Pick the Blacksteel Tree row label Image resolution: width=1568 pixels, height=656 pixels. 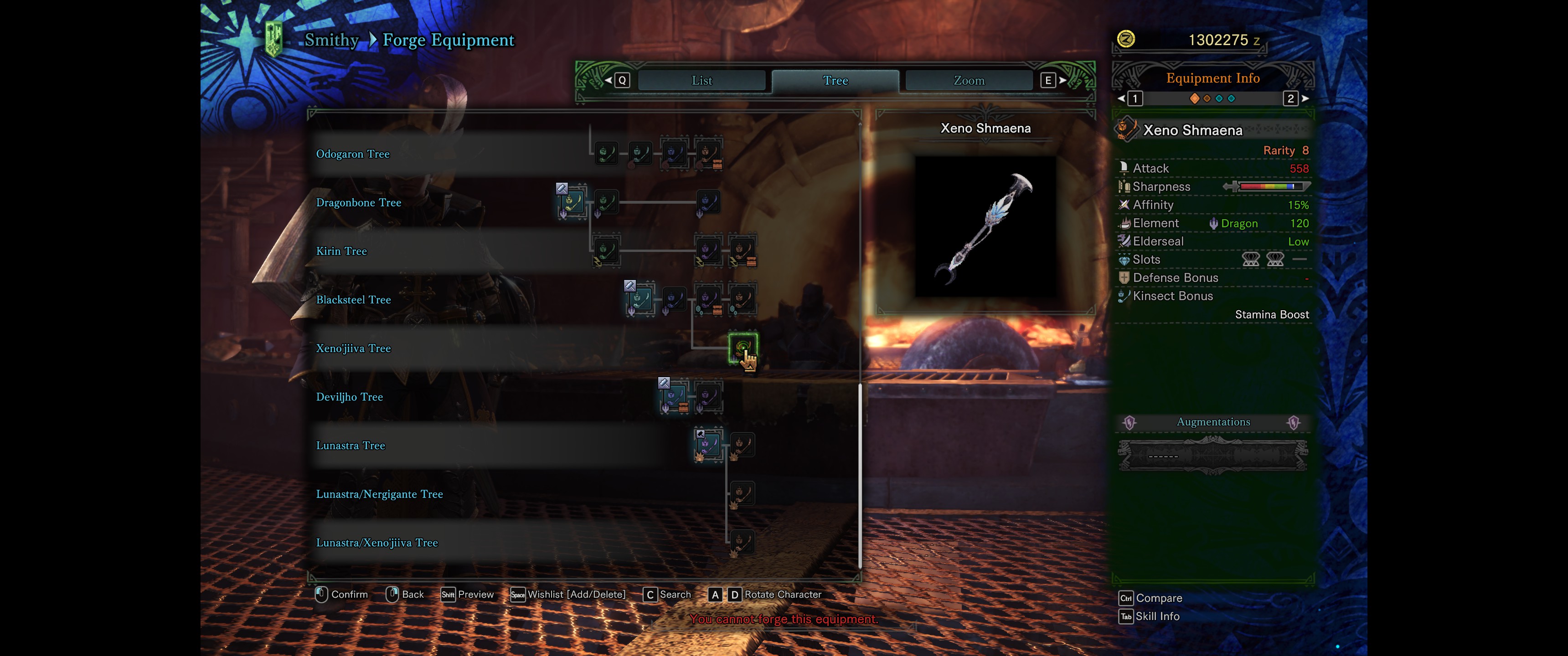pos(353,300)
